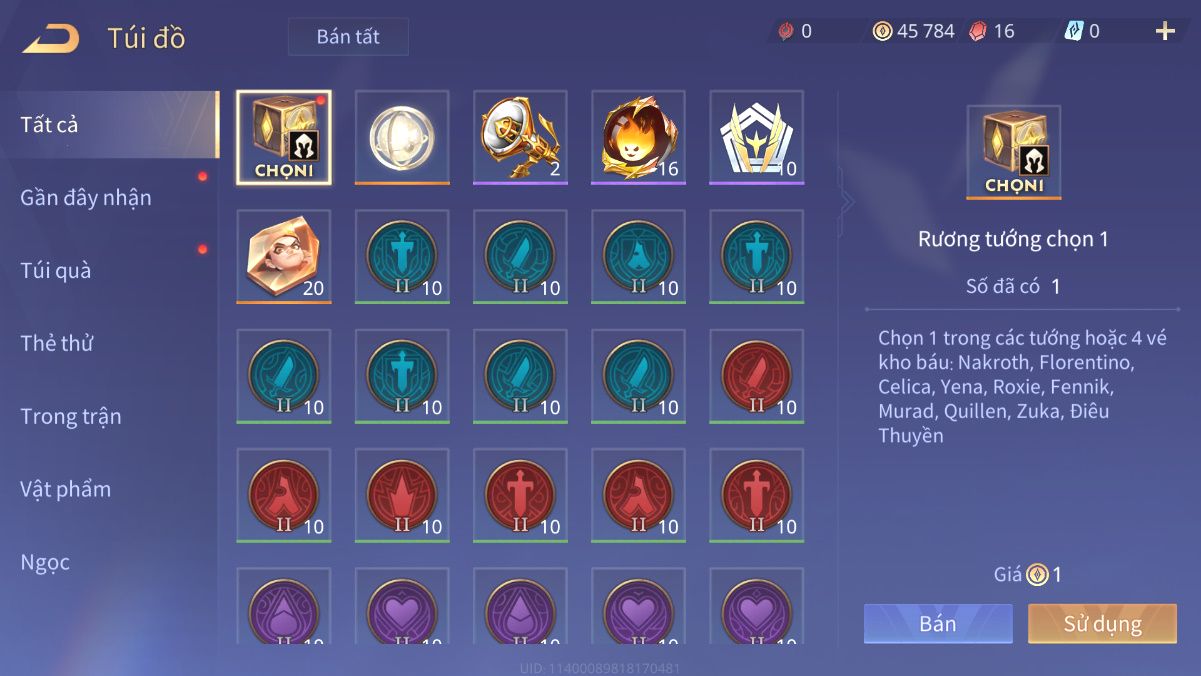Switch to the Tất cả tab
Viewport: 1201px width, 676px height.
tap(50, 125)
